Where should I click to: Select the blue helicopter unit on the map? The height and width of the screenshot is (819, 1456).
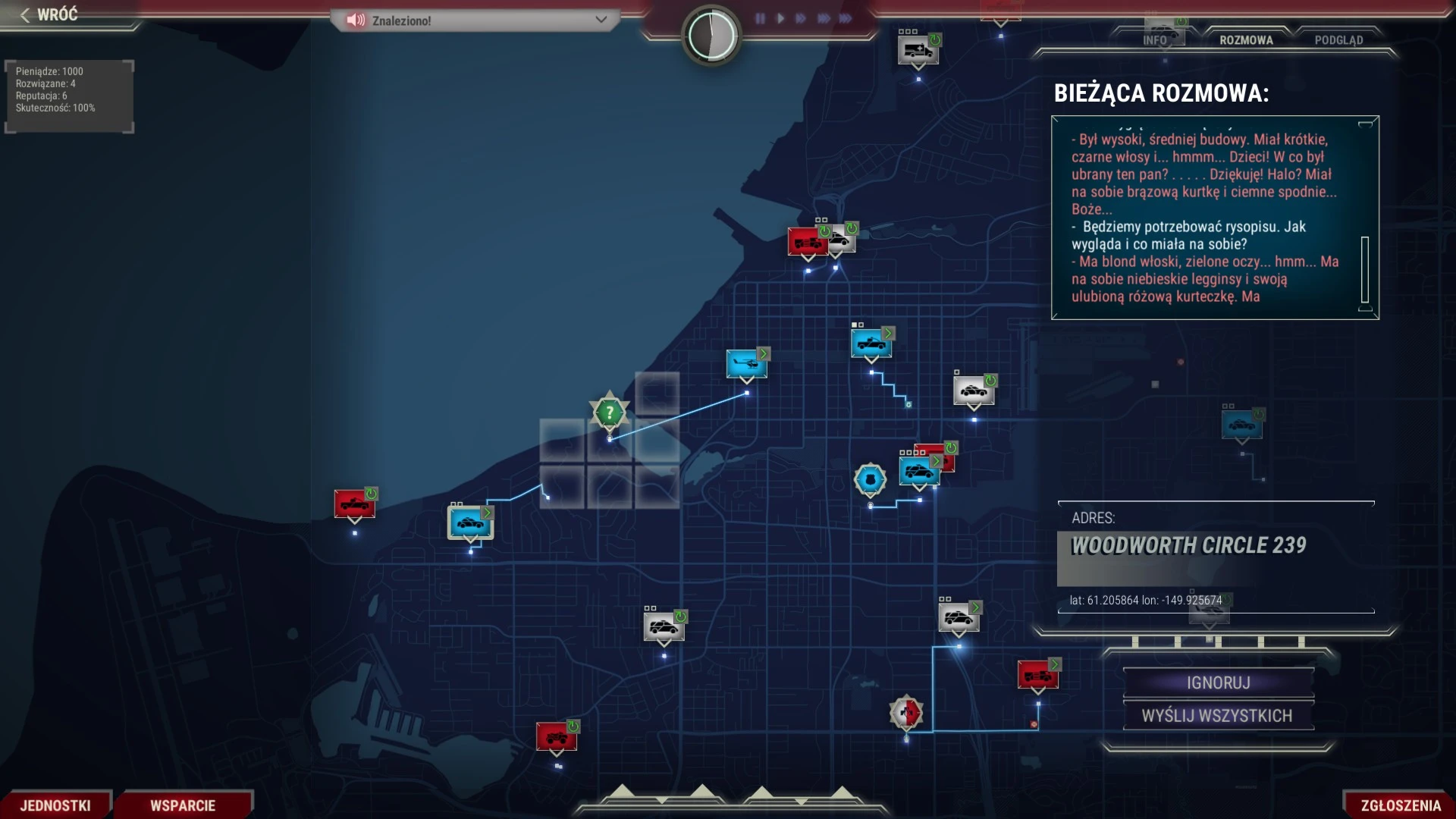point(746,364)
